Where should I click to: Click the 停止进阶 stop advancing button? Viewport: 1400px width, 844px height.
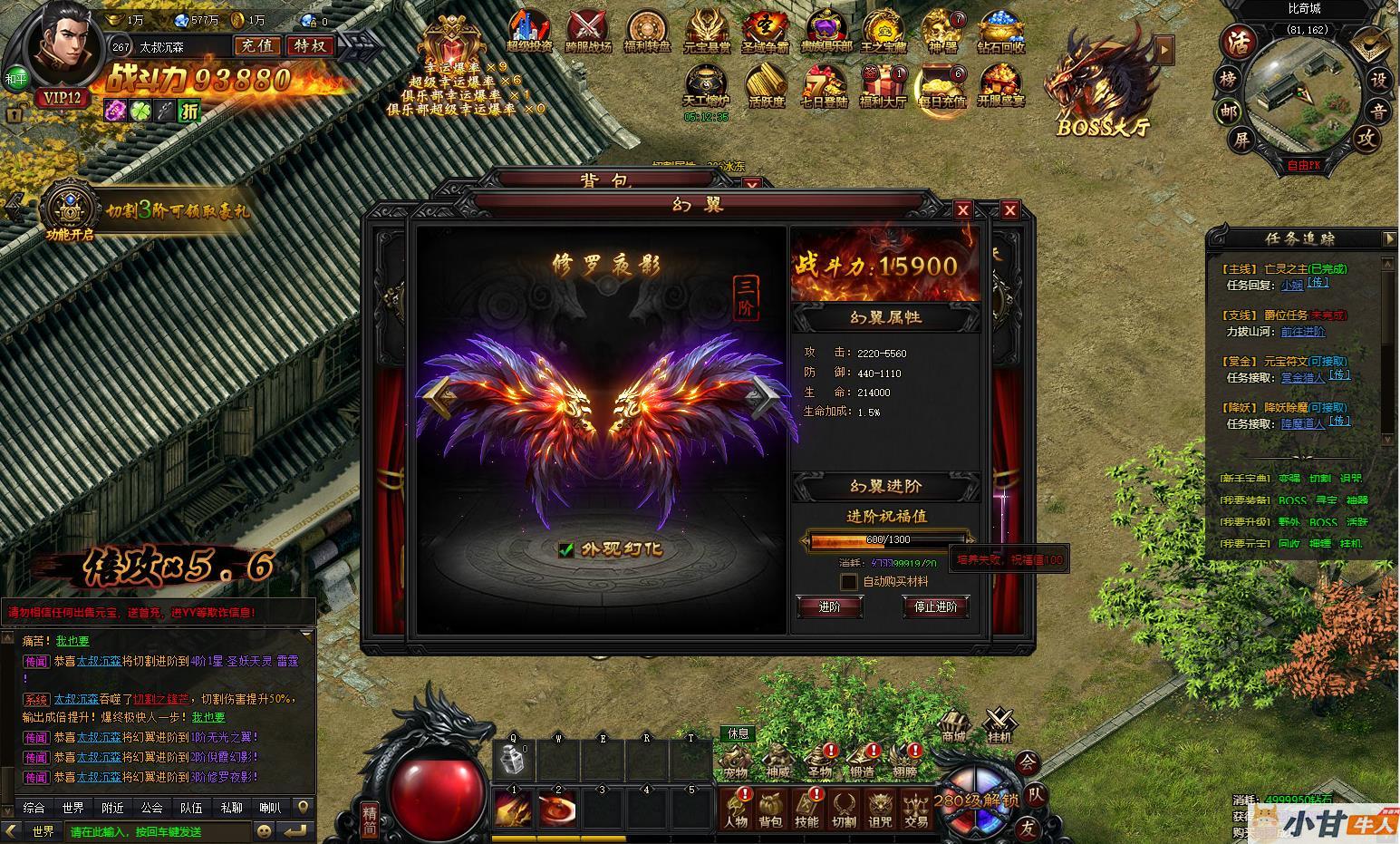point(935,606)
